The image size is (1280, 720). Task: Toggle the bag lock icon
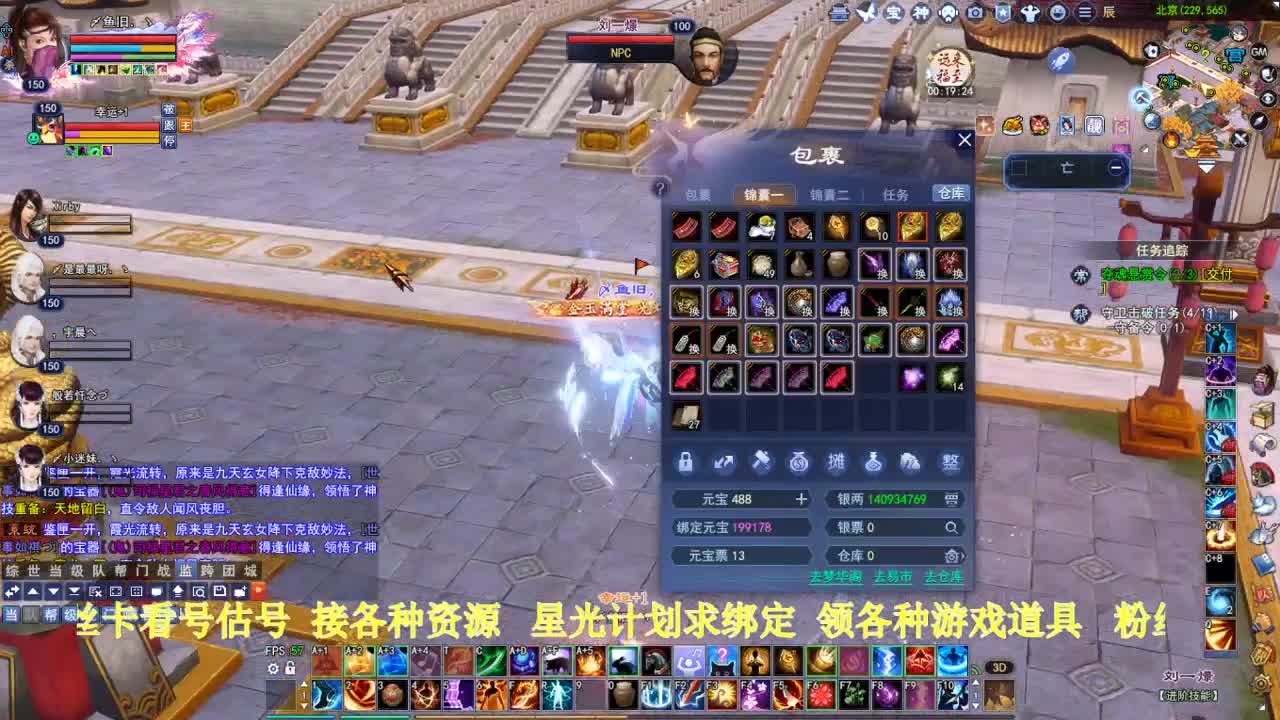coord(686,462)
